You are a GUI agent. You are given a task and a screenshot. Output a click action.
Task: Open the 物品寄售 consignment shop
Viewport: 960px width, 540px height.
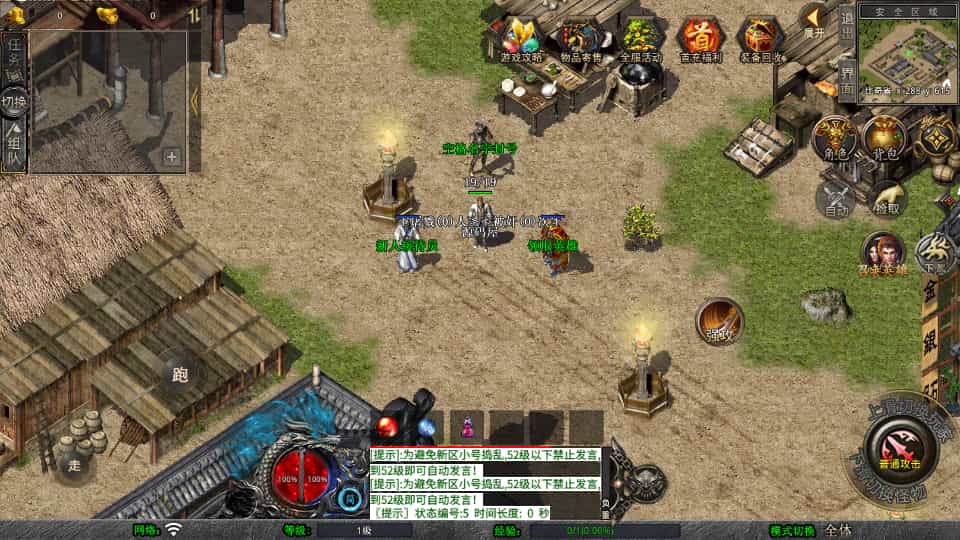pyautogui.click(x=580, y=39)
